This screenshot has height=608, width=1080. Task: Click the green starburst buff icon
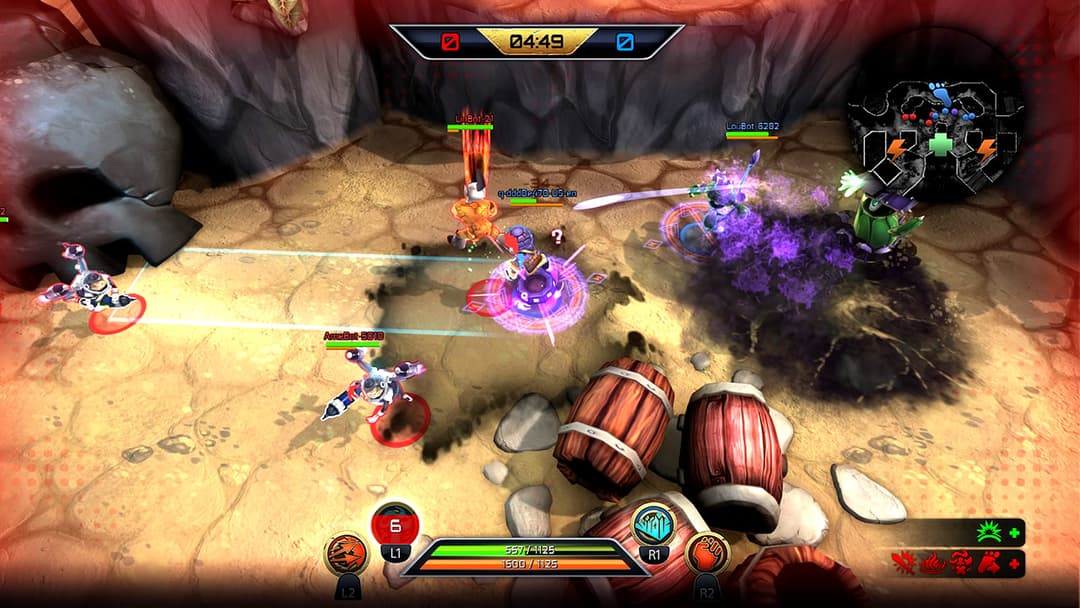(990, 533)
